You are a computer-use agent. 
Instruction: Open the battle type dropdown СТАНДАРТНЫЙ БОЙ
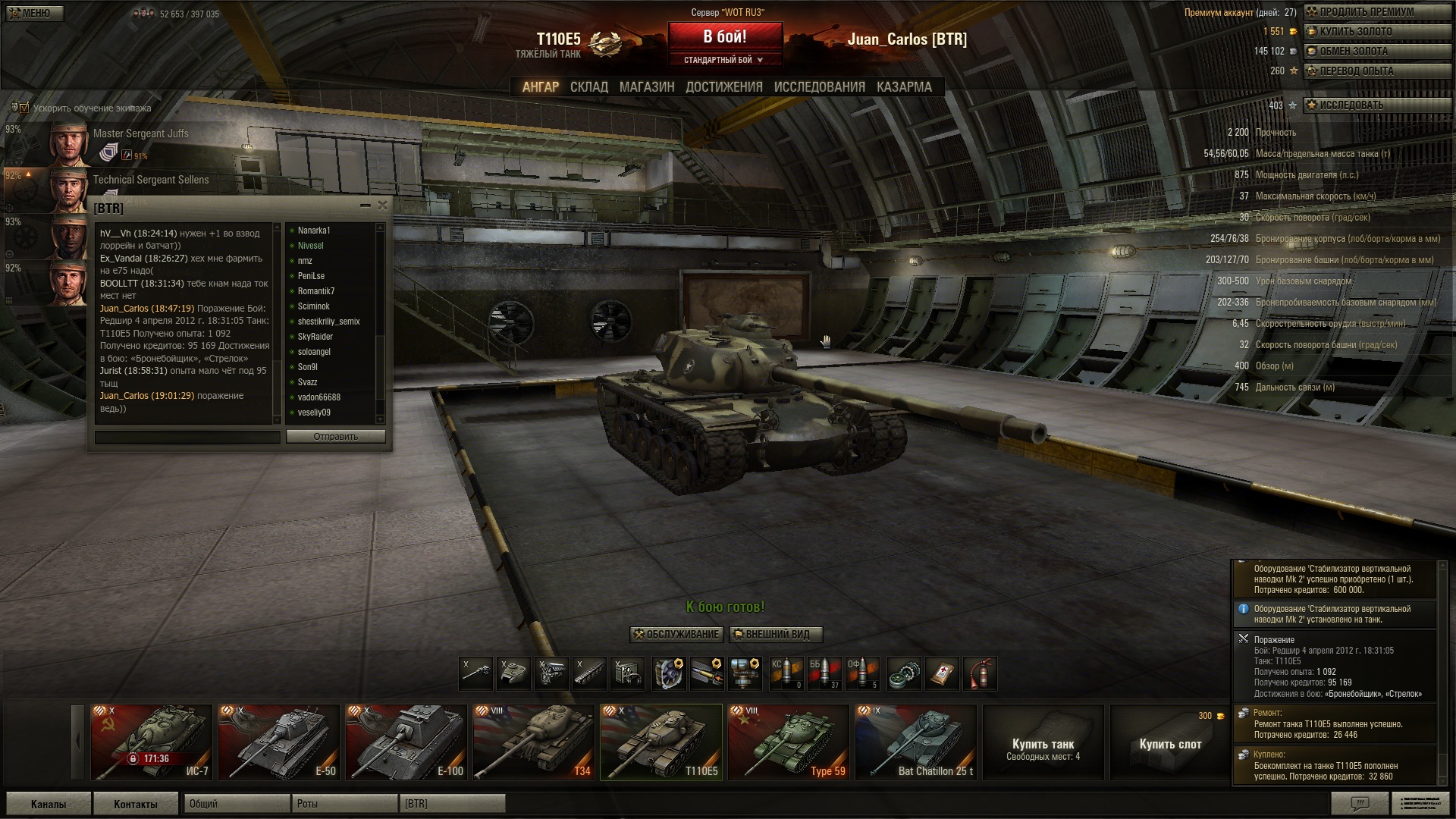[723, 60]
